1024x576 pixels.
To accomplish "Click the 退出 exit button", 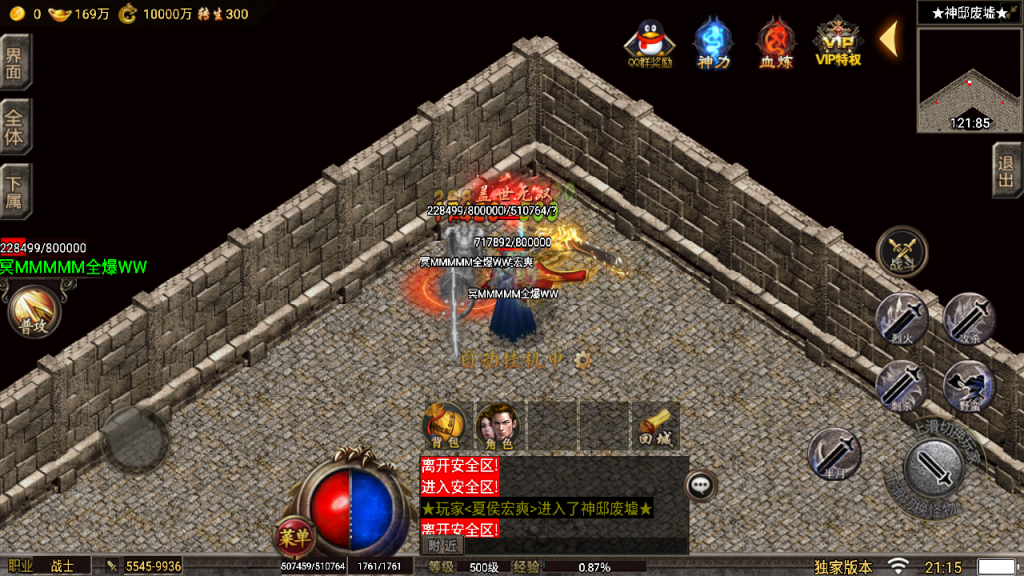I will pos(1007,170).
